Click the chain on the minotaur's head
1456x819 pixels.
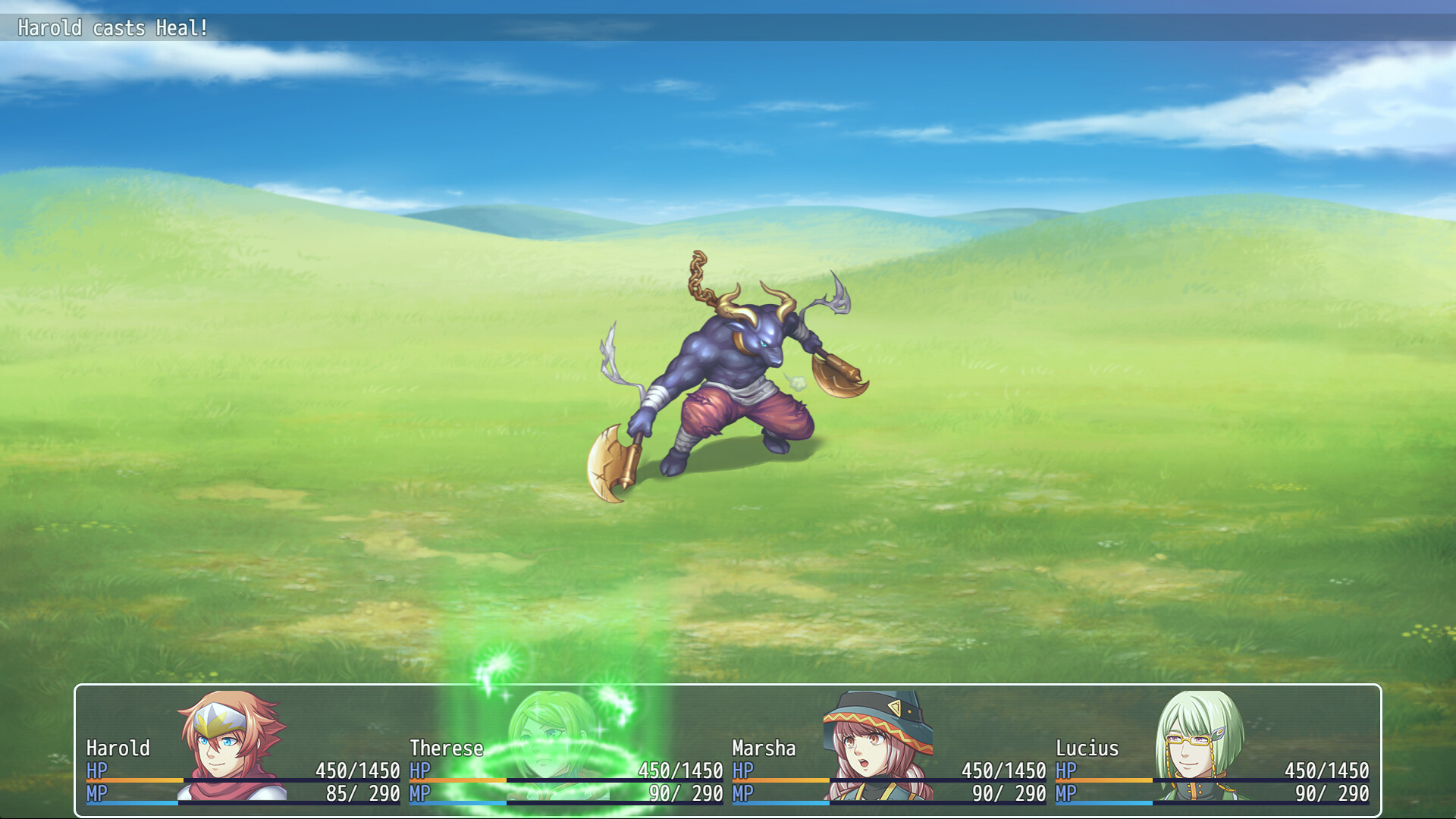point(698,273)
